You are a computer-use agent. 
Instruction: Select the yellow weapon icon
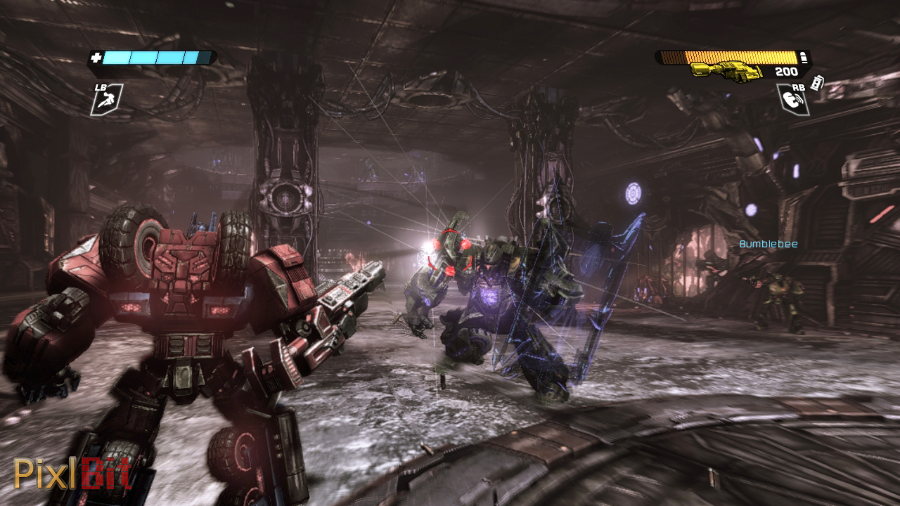pyautogui.click(x=722, y=71)
